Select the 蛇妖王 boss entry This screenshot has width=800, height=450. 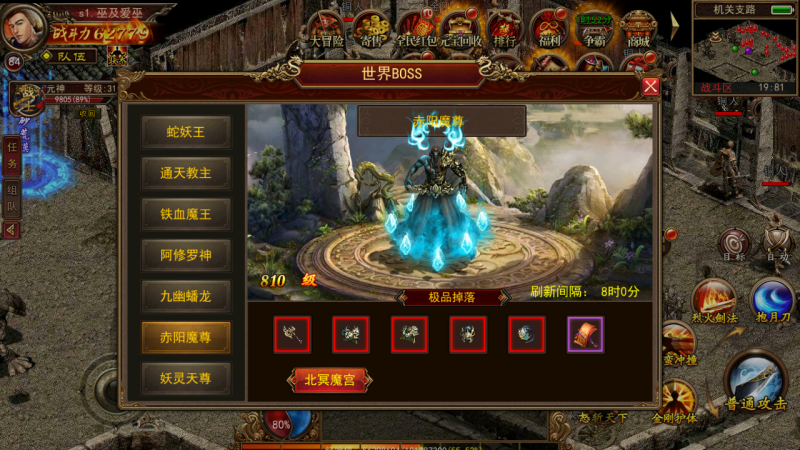click(186, 132)
